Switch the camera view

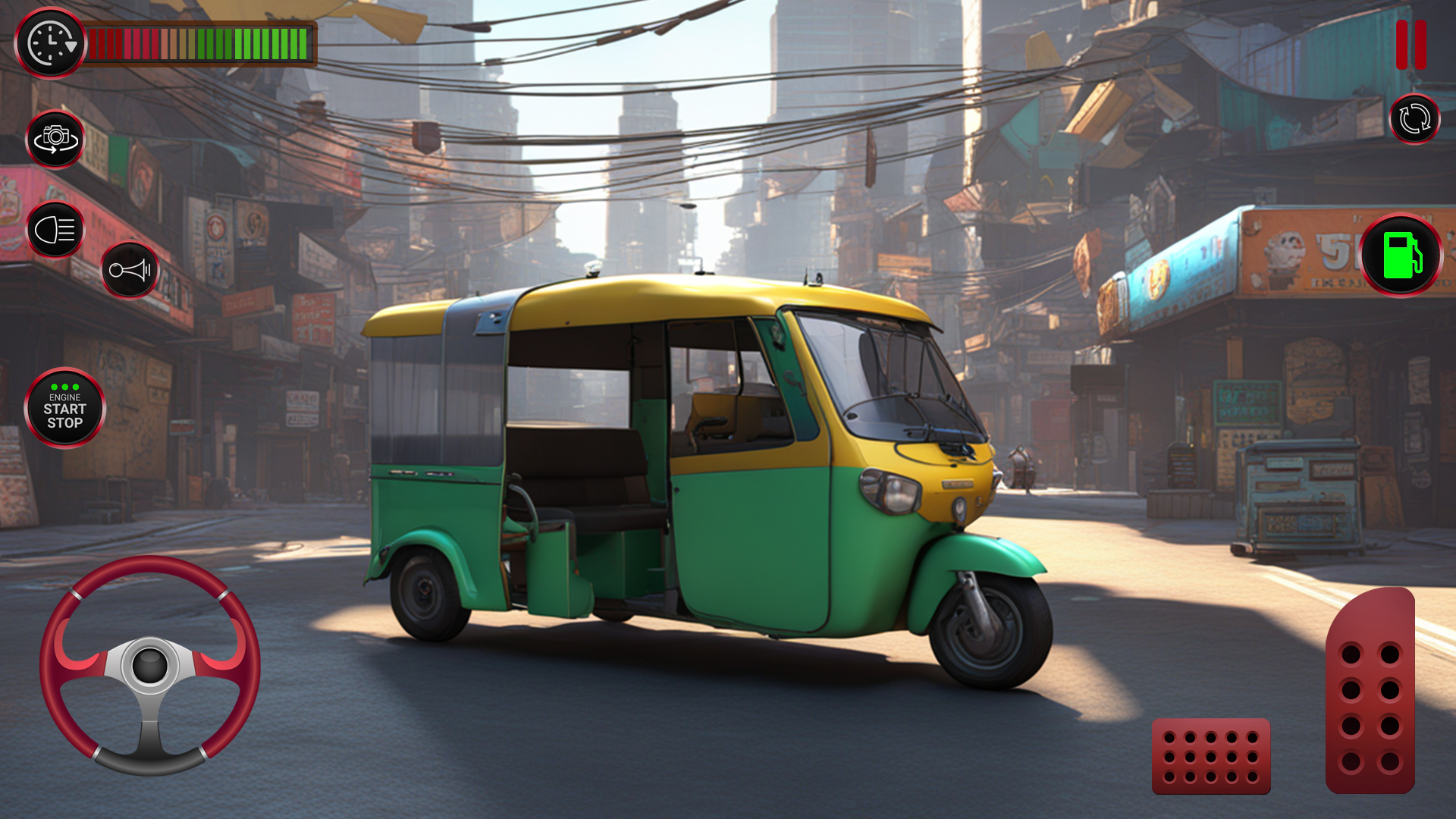click(55, 140)
